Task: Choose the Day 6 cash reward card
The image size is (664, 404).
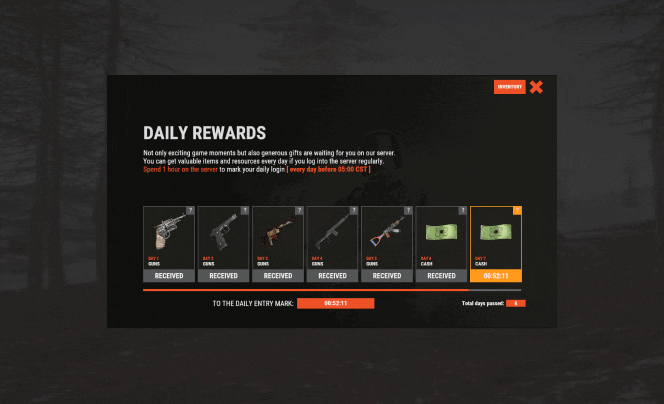Action: pos(441,237)
